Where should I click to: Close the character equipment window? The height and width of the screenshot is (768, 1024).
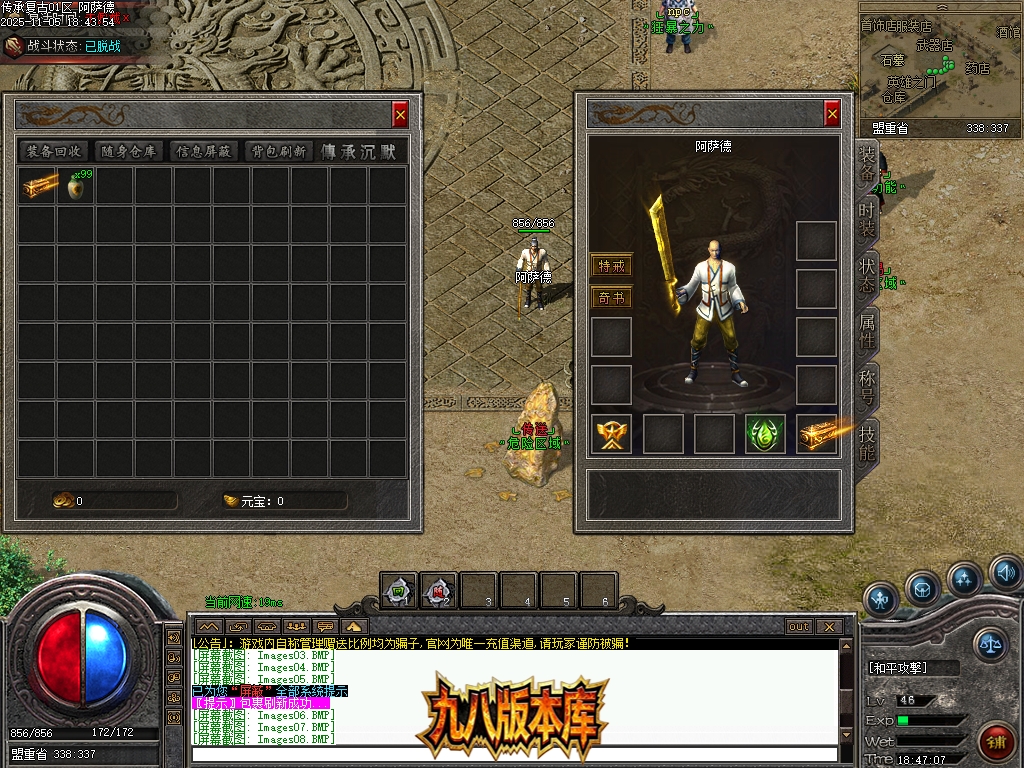pyautogui.click(x=832, y=114)
